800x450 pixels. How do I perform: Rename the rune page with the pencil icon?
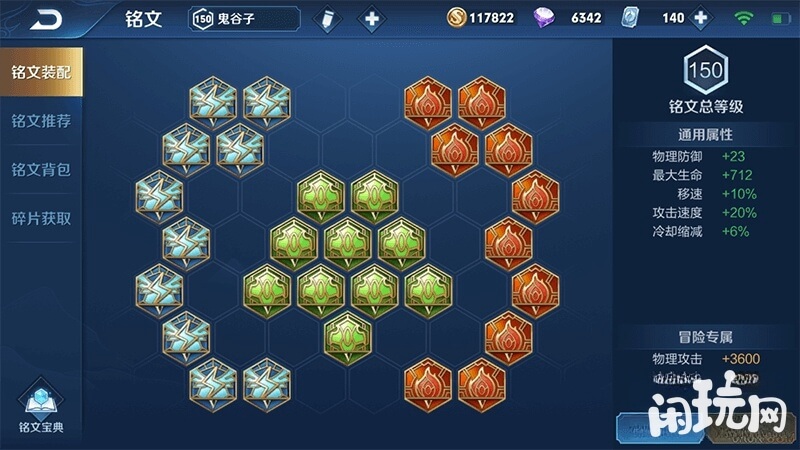pos(327,18)
